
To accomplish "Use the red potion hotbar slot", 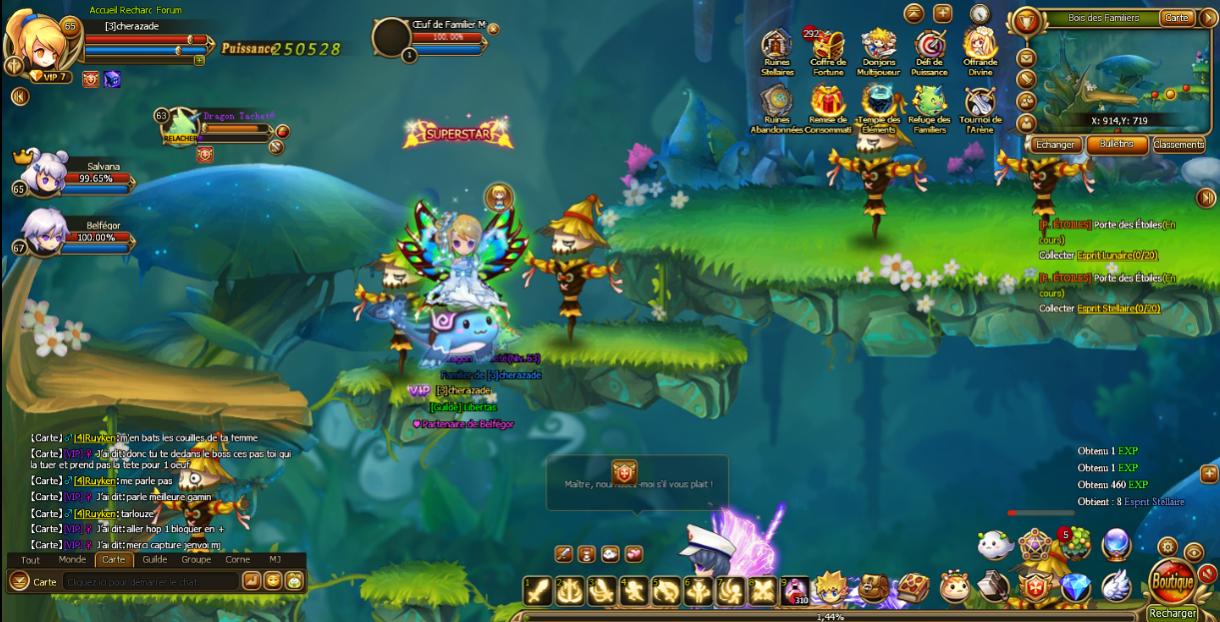I will click(795, 590).
